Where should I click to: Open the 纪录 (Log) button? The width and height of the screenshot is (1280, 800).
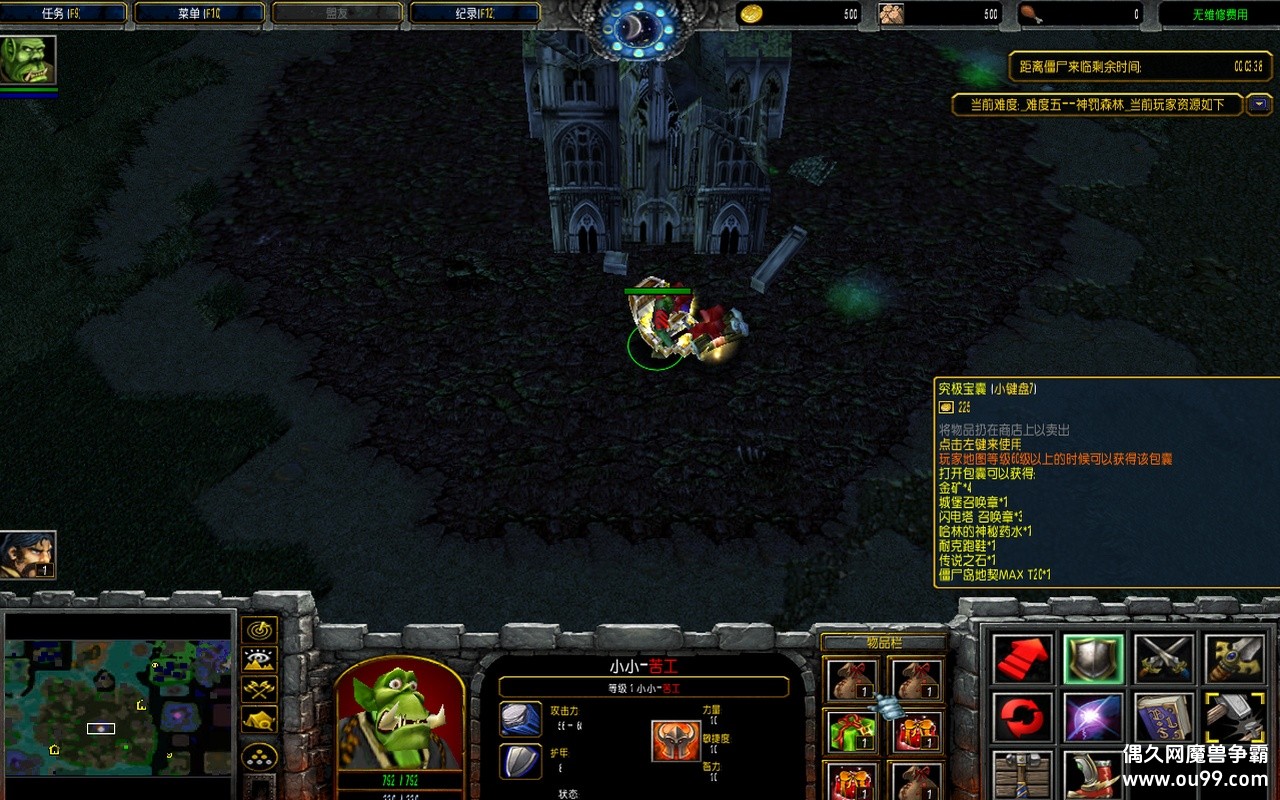point(474,14)
